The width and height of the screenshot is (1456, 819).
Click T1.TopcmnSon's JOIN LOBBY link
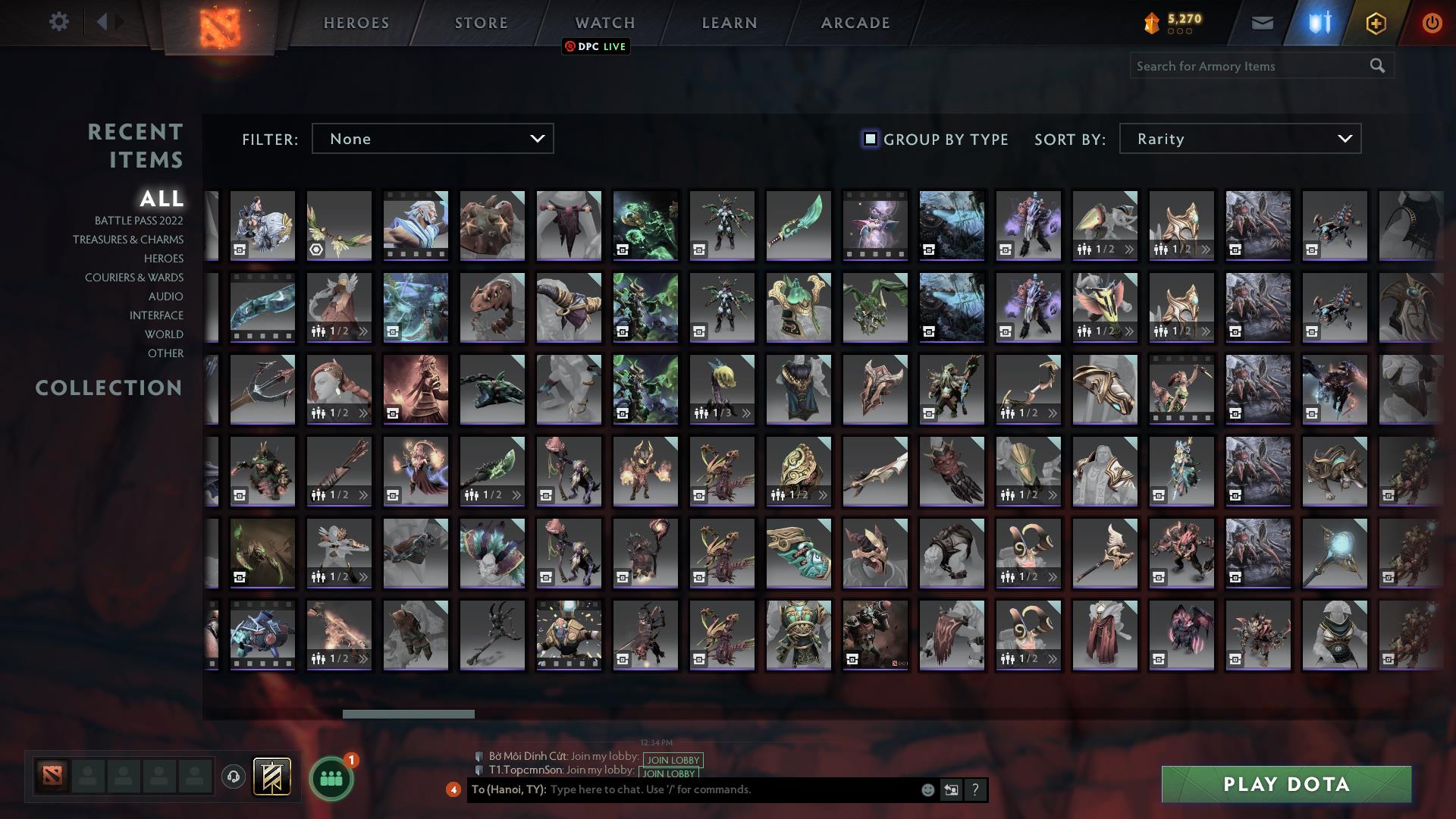tap(670, 773)
